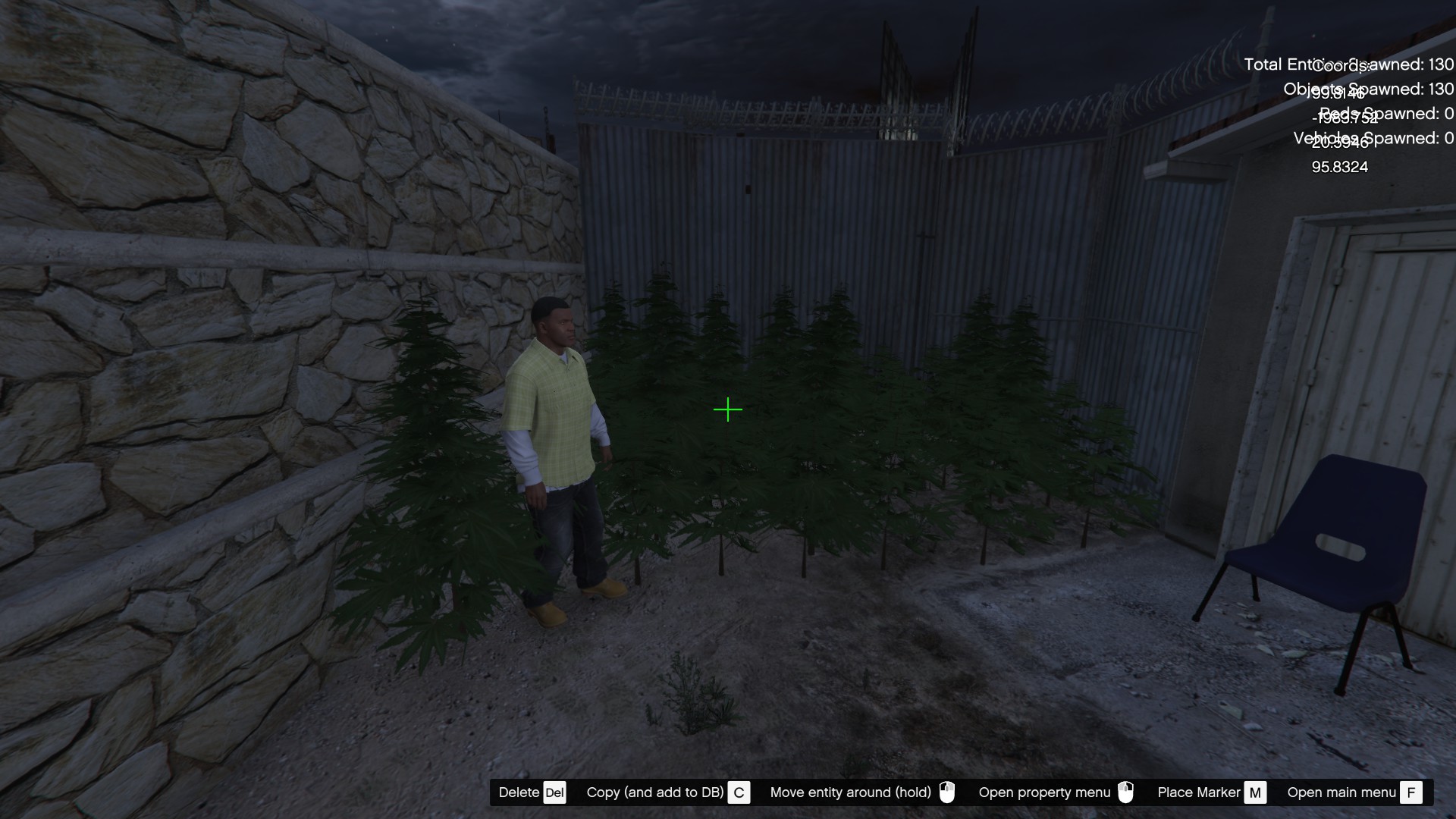
Task: Click the mouse icon beside Open property menu
Action: 1127,792
